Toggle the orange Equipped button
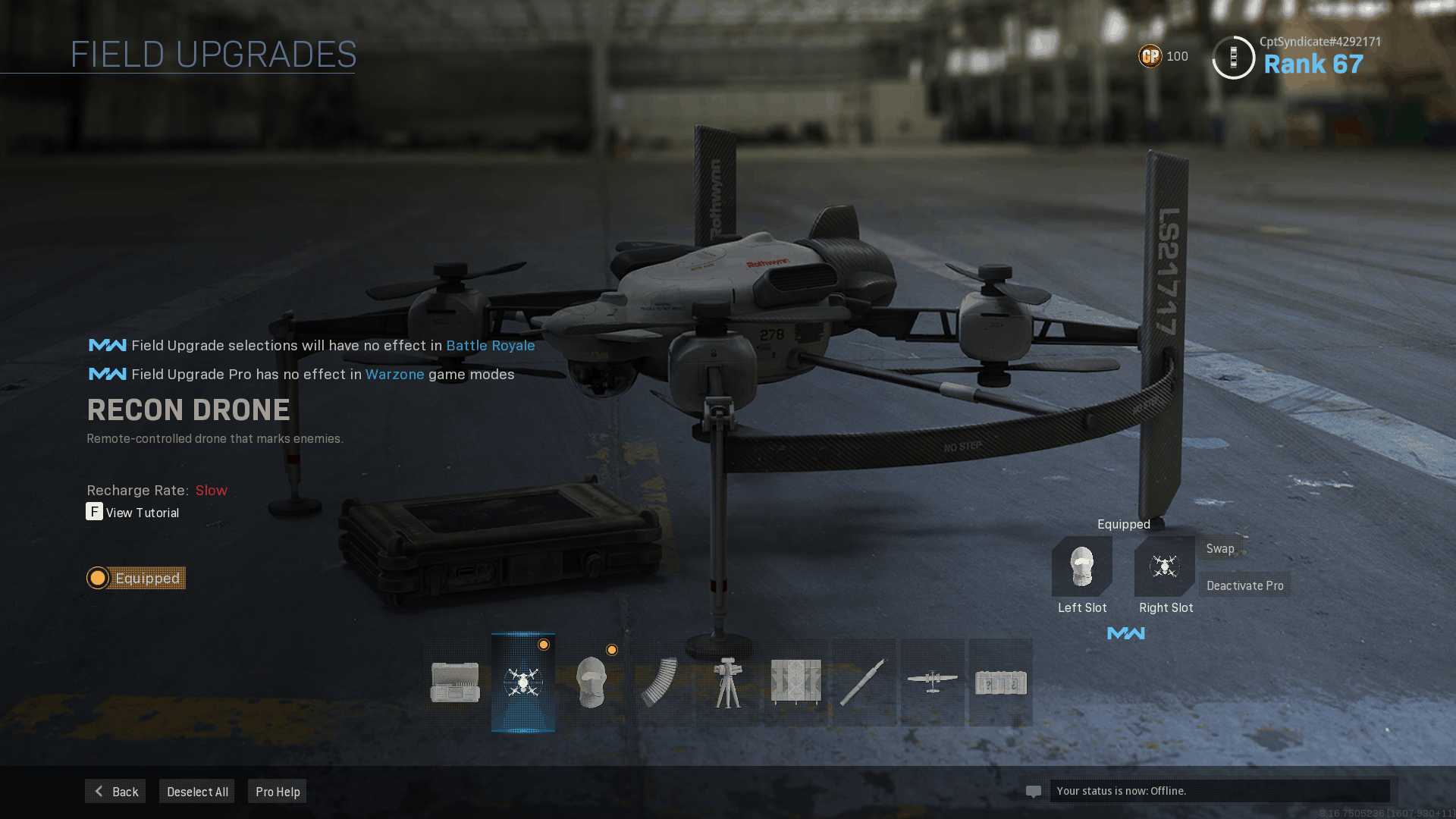Image resolution: width=1456 pixels, height=819 pixels. pos(136,578)
